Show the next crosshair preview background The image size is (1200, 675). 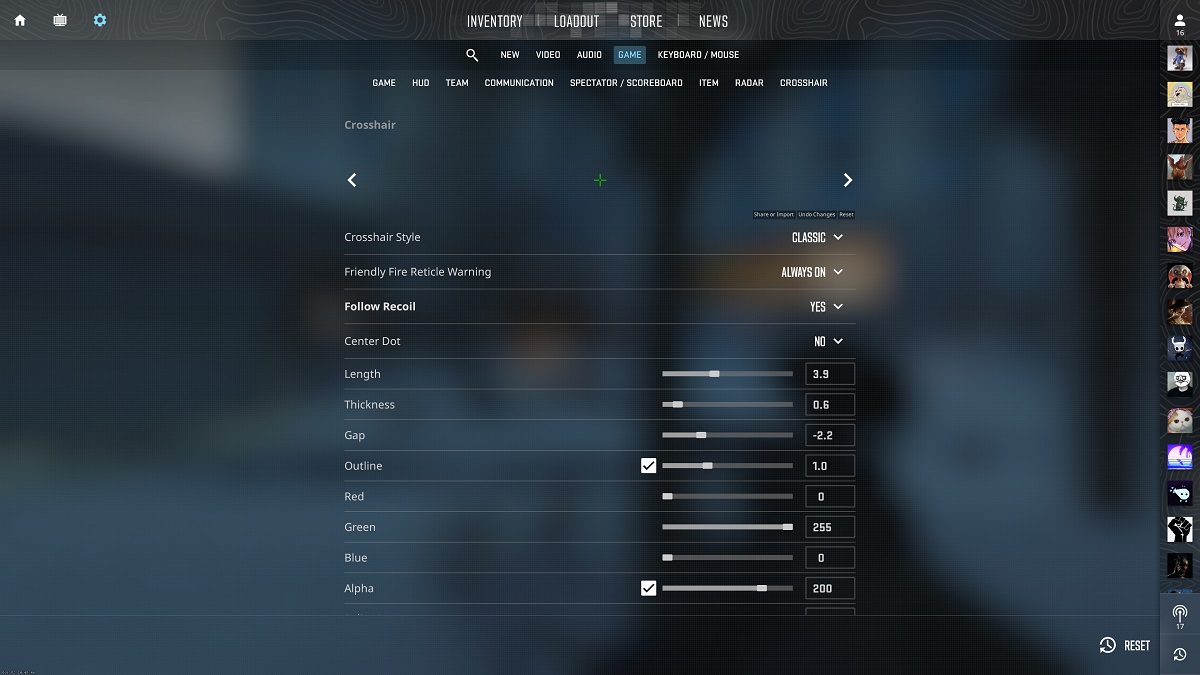[847, 180]
